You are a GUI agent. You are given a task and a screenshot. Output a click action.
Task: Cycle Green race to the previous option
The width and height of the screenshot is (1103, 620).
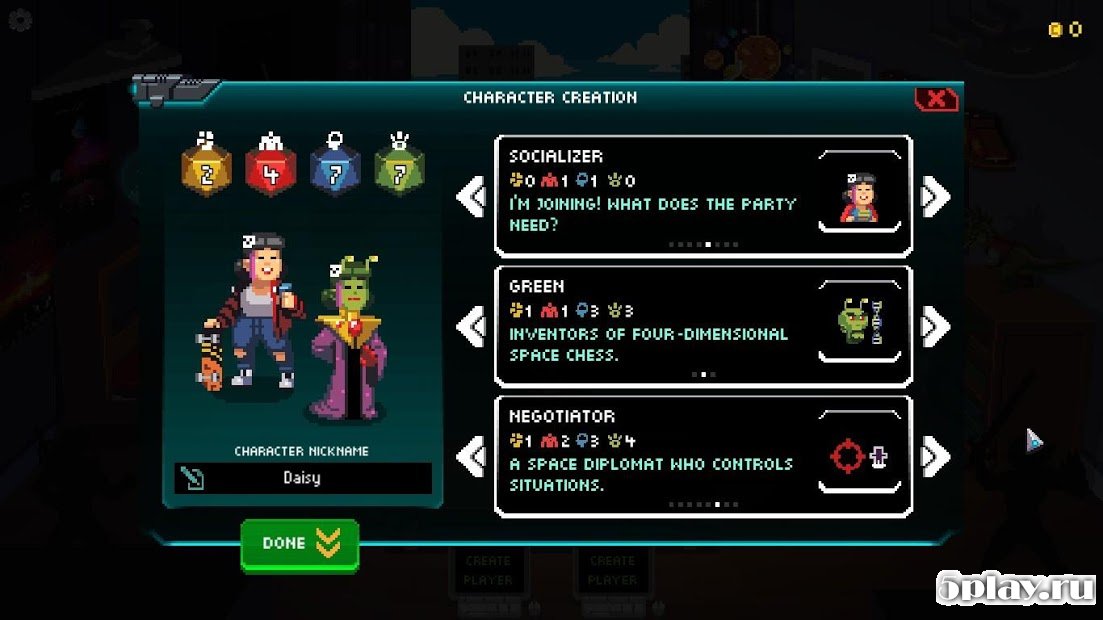point(470,326)
